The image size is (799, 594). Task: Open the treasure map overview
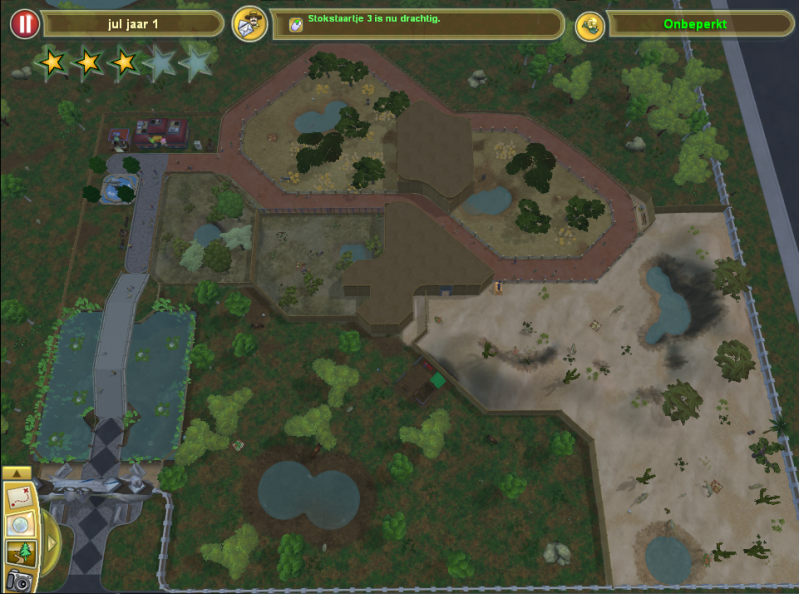19,496
